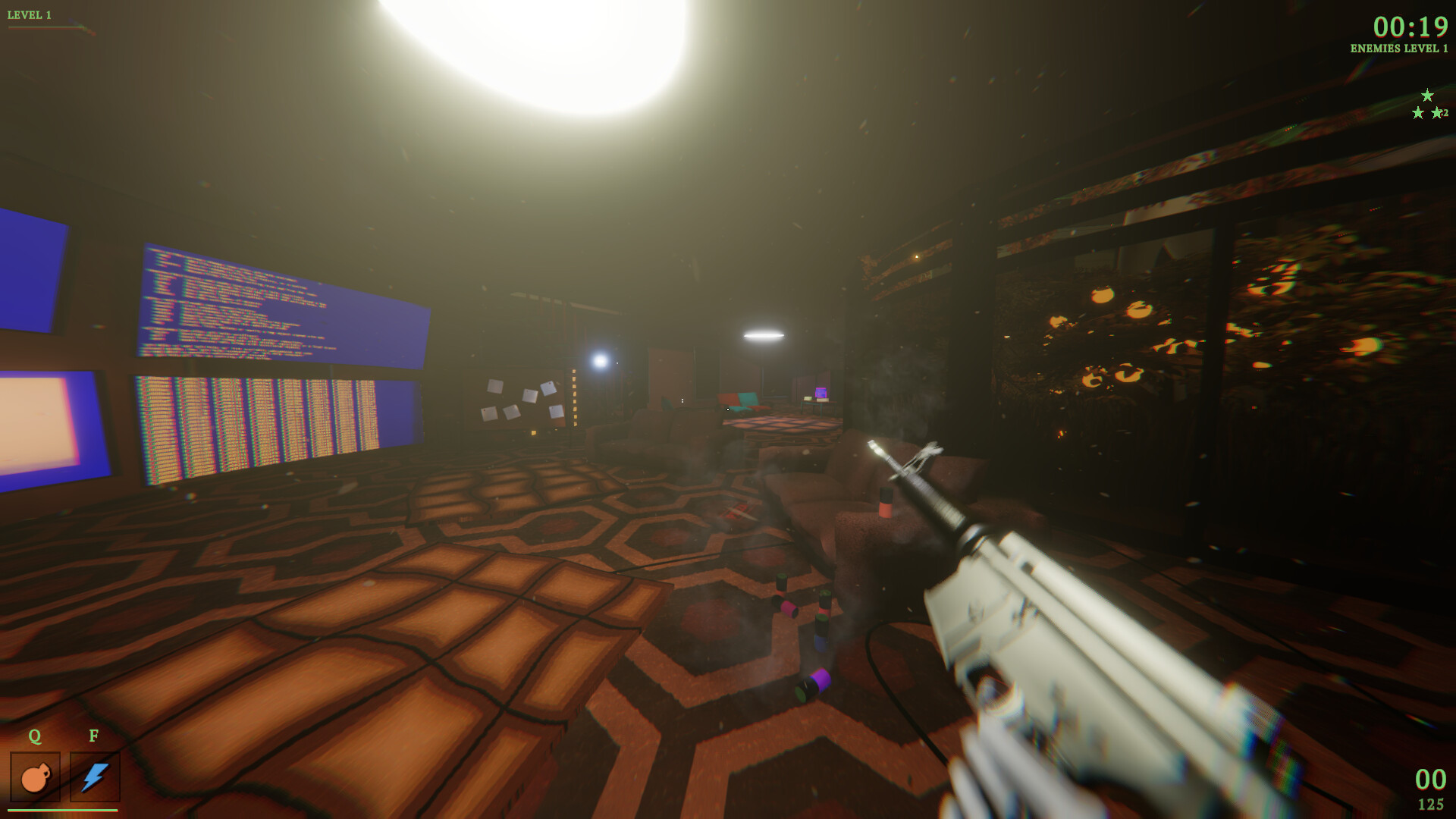The height and width of the screenshot is (819, 1456).
Task: Click the bottom-right star beside the 2
Action: [x=1438, y=114]
